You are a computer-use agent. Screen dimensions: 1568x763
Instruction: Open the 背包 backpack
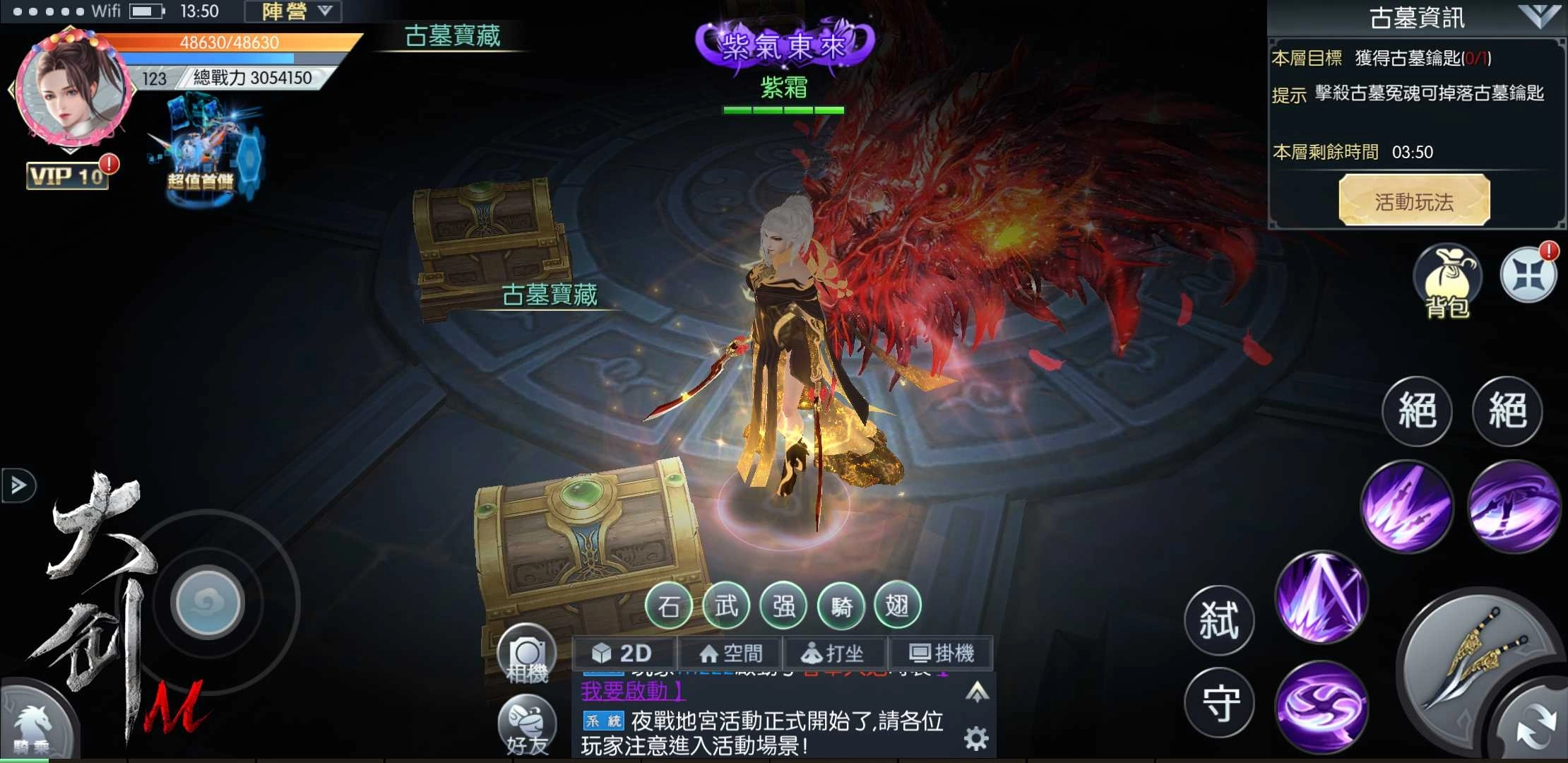click(1447, 279)
